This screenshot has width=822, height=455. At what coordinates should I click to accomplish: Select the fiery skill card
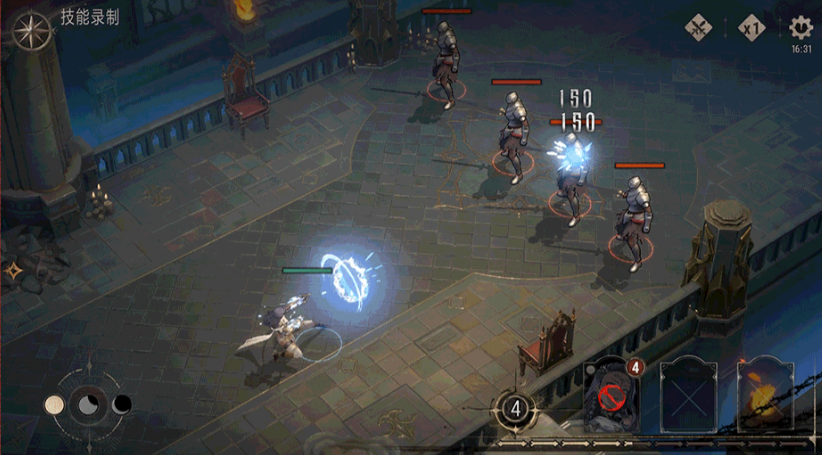pos(765,396)
